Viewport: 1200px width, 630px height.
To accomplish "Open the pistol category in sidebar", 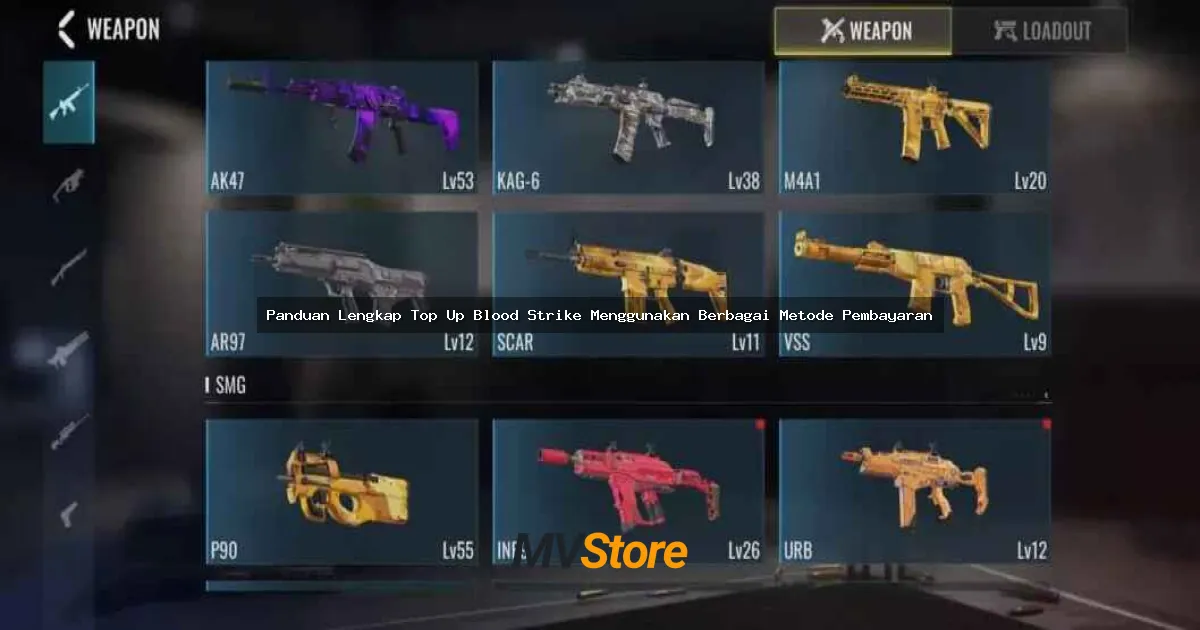I will click(x=69, y=514).
